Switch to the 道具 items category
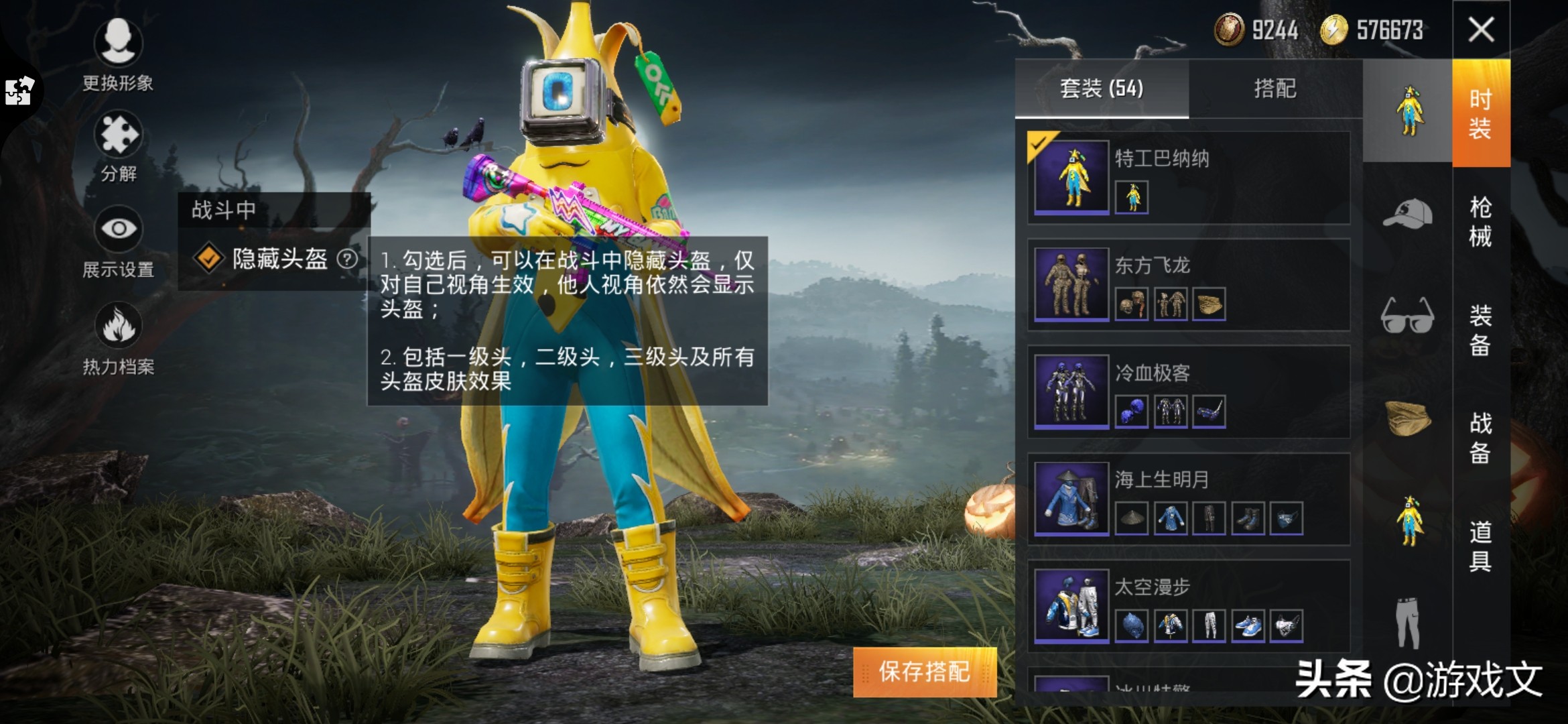 (1480, 546)
